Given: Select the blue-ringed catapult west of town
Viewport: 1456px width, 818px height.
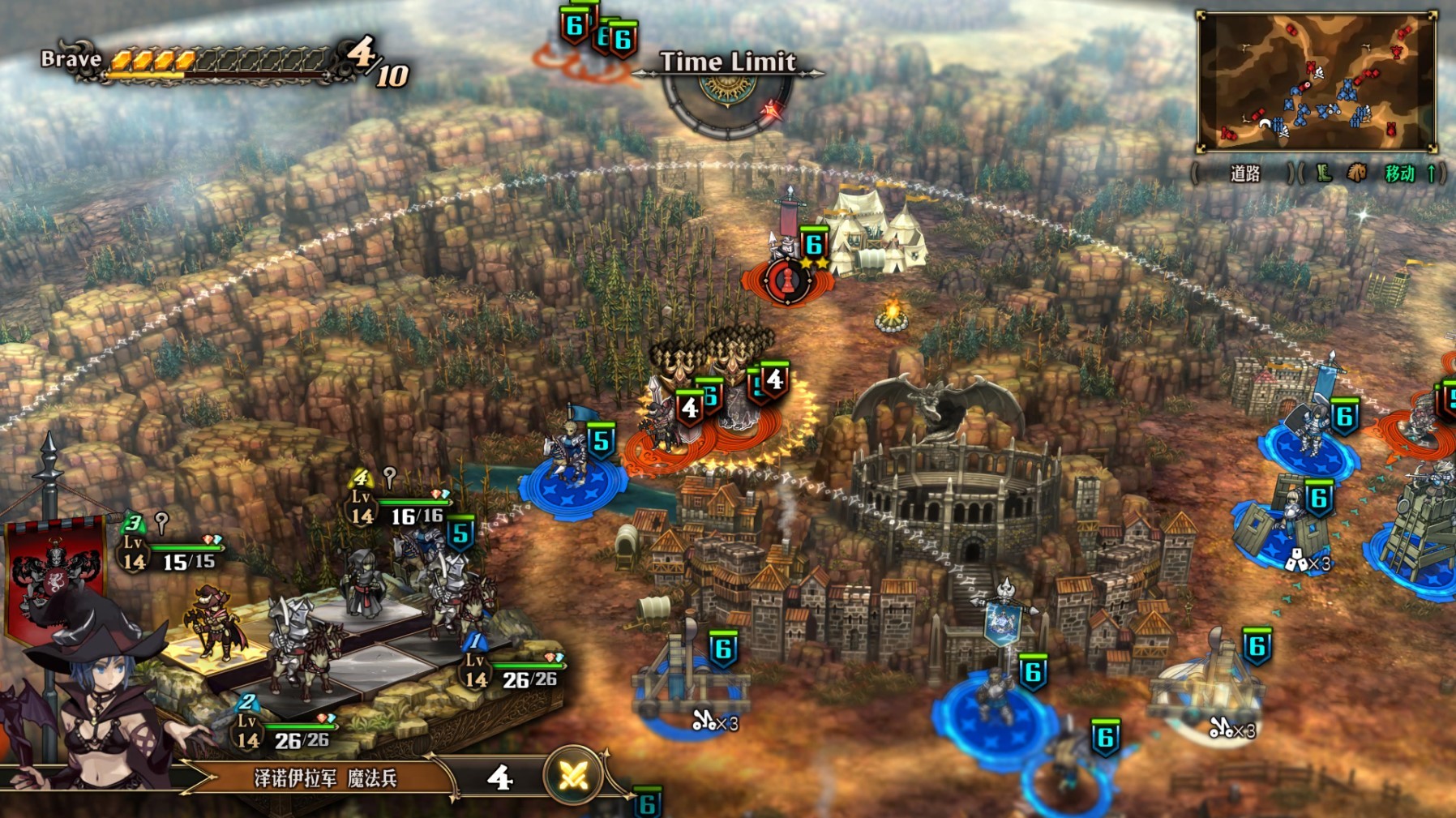Looking at the screenshot, I should click(689, 691).
